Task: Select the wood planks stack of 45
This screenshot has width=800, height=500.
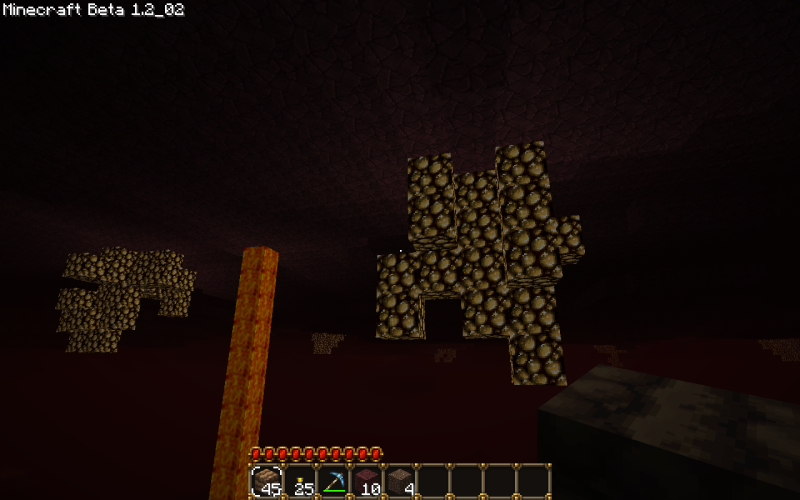Action: 266,481
